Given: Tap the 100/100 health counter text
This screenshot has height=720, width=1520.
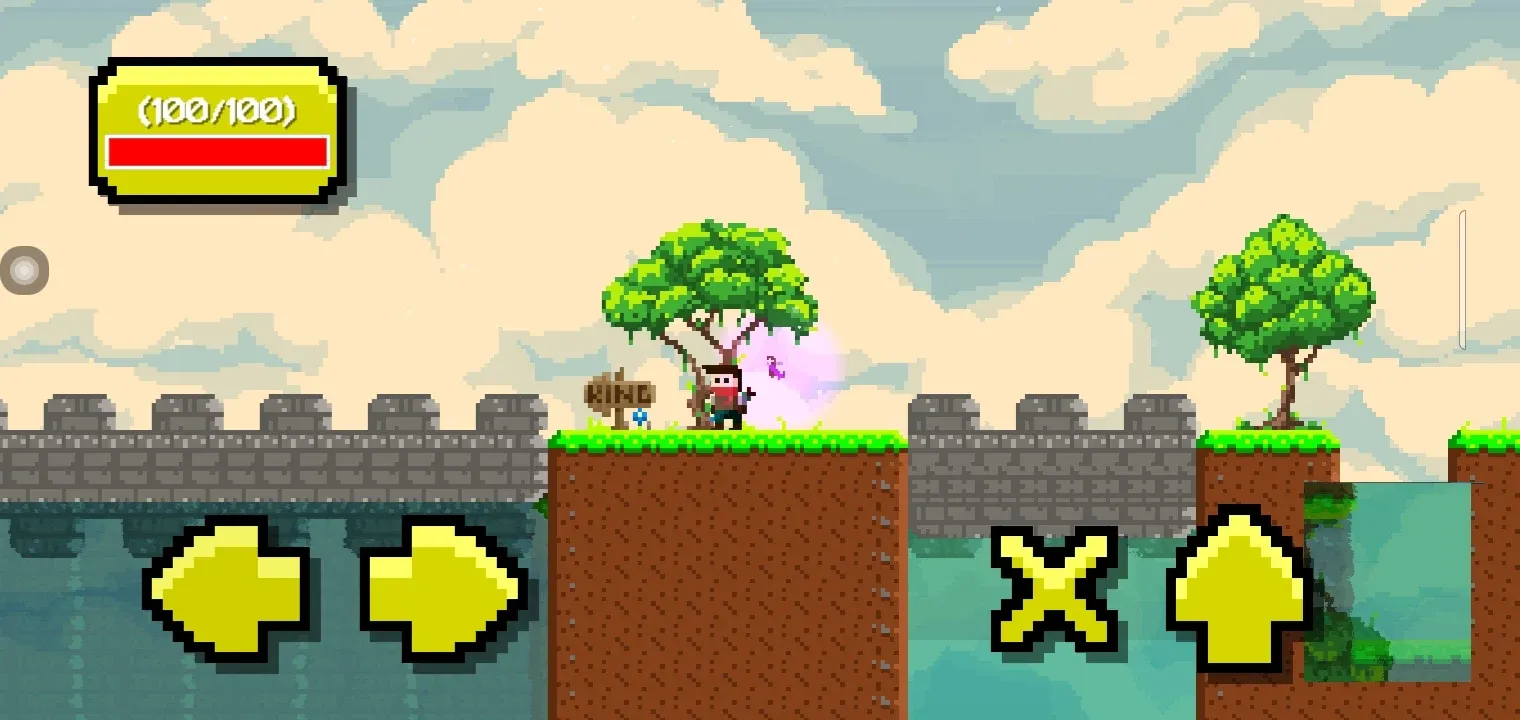Looking at the screenshot, I should tap(218, 112).
